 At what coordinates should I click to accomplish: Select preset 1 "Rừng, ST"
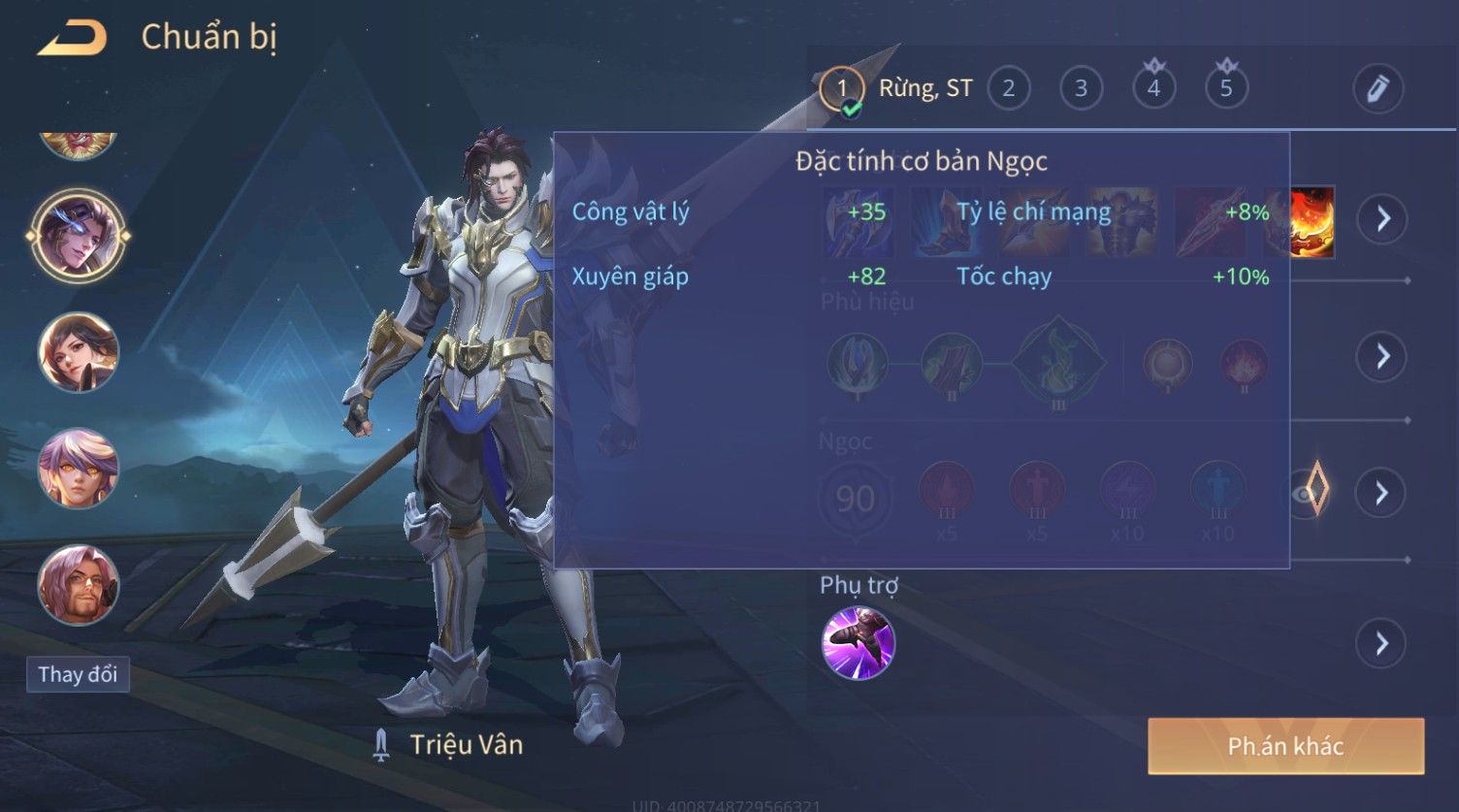pyautogui.click(x=842, y=89)
